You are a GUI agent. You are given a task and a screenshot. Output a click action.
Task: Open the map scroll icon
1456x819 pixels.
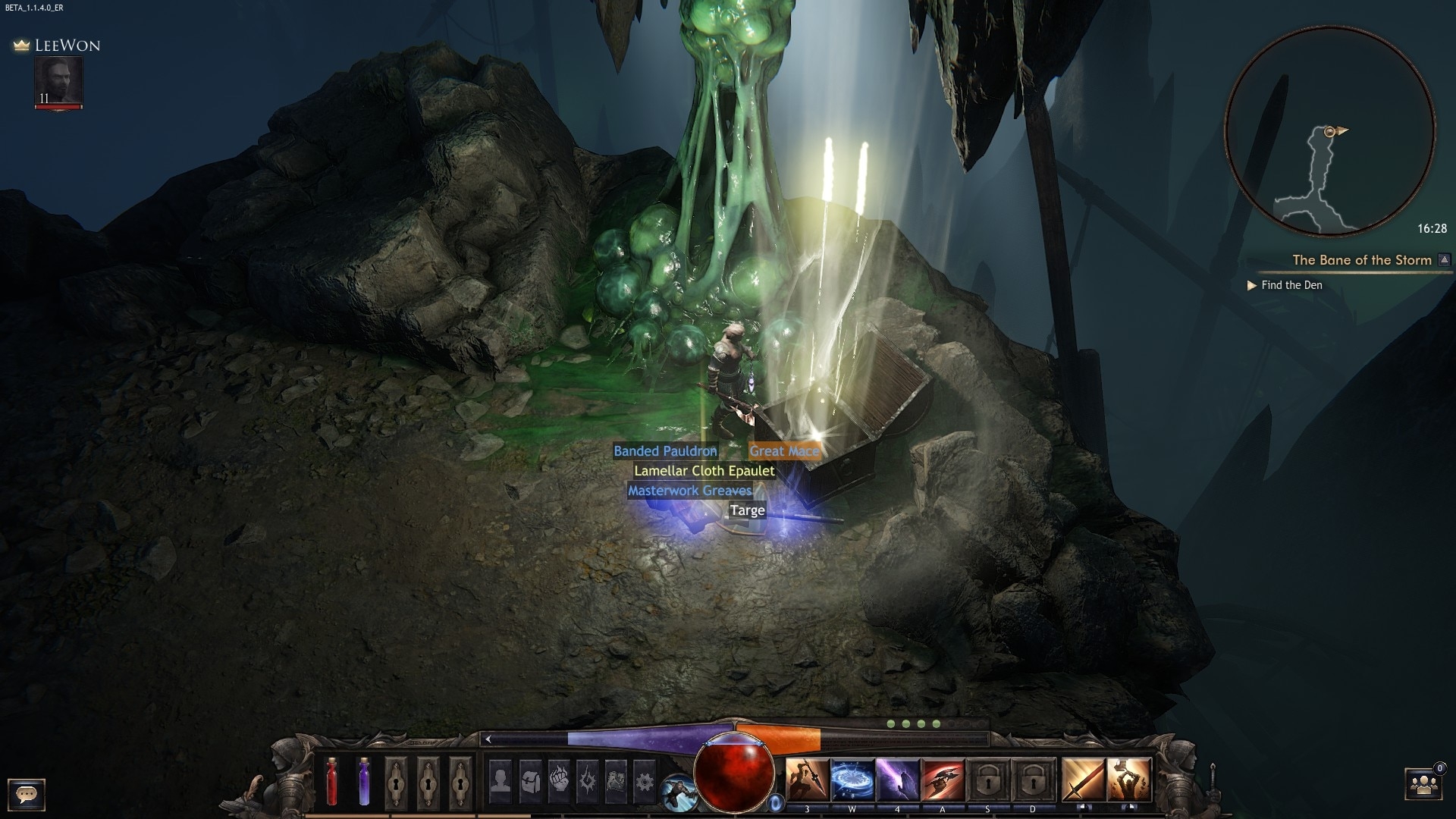(616, 780)
